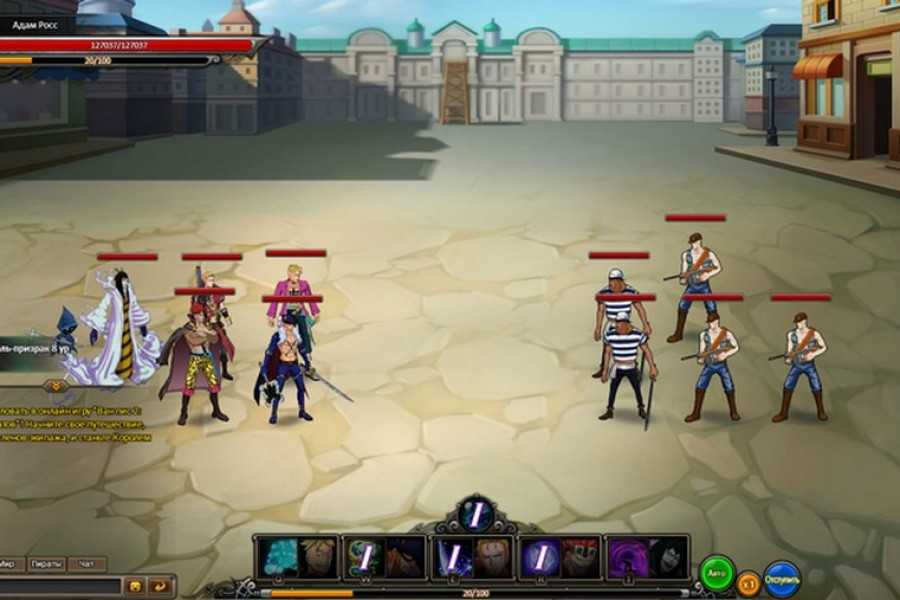
Task: Retreat using the blue Отступить button
Action: [782, 579]
